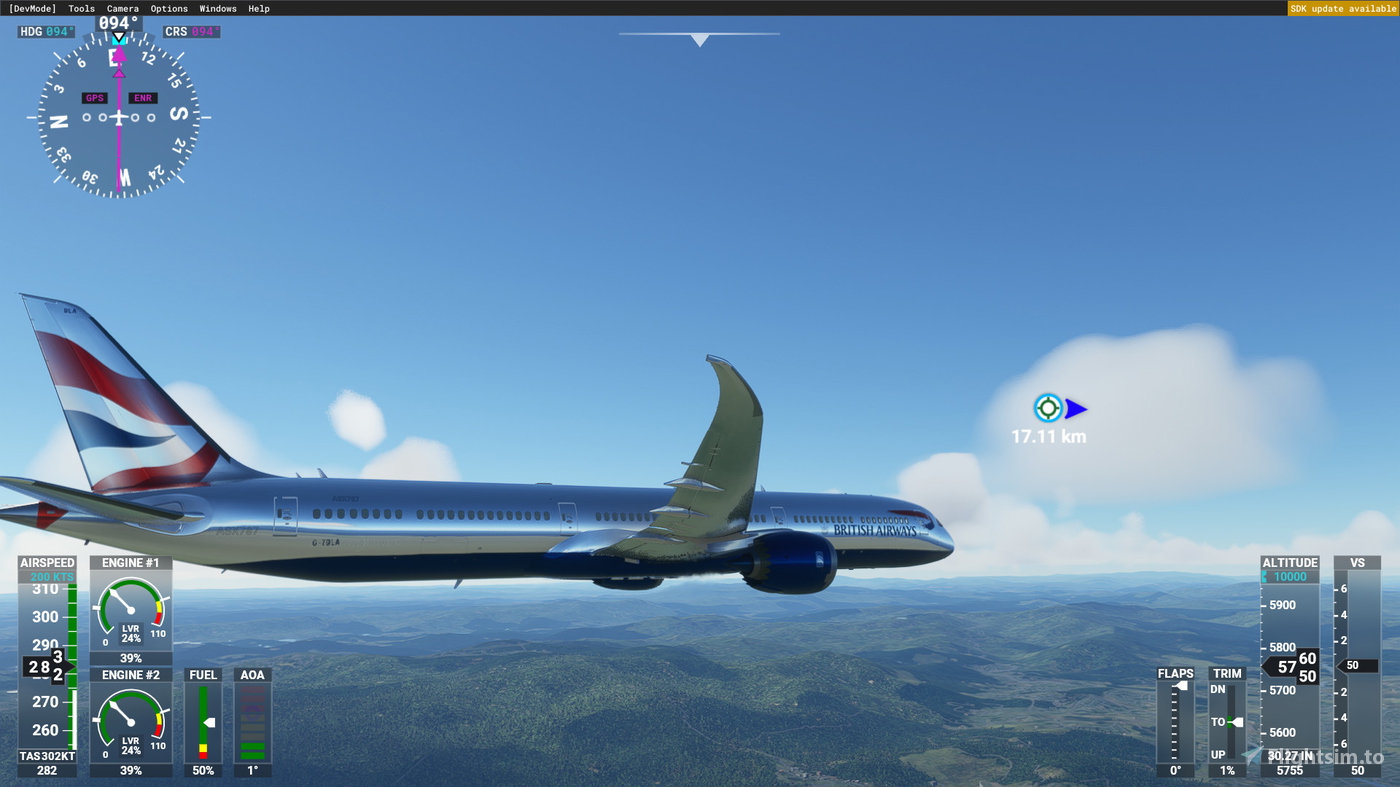Open the Windows menu

tap(217, 8)
